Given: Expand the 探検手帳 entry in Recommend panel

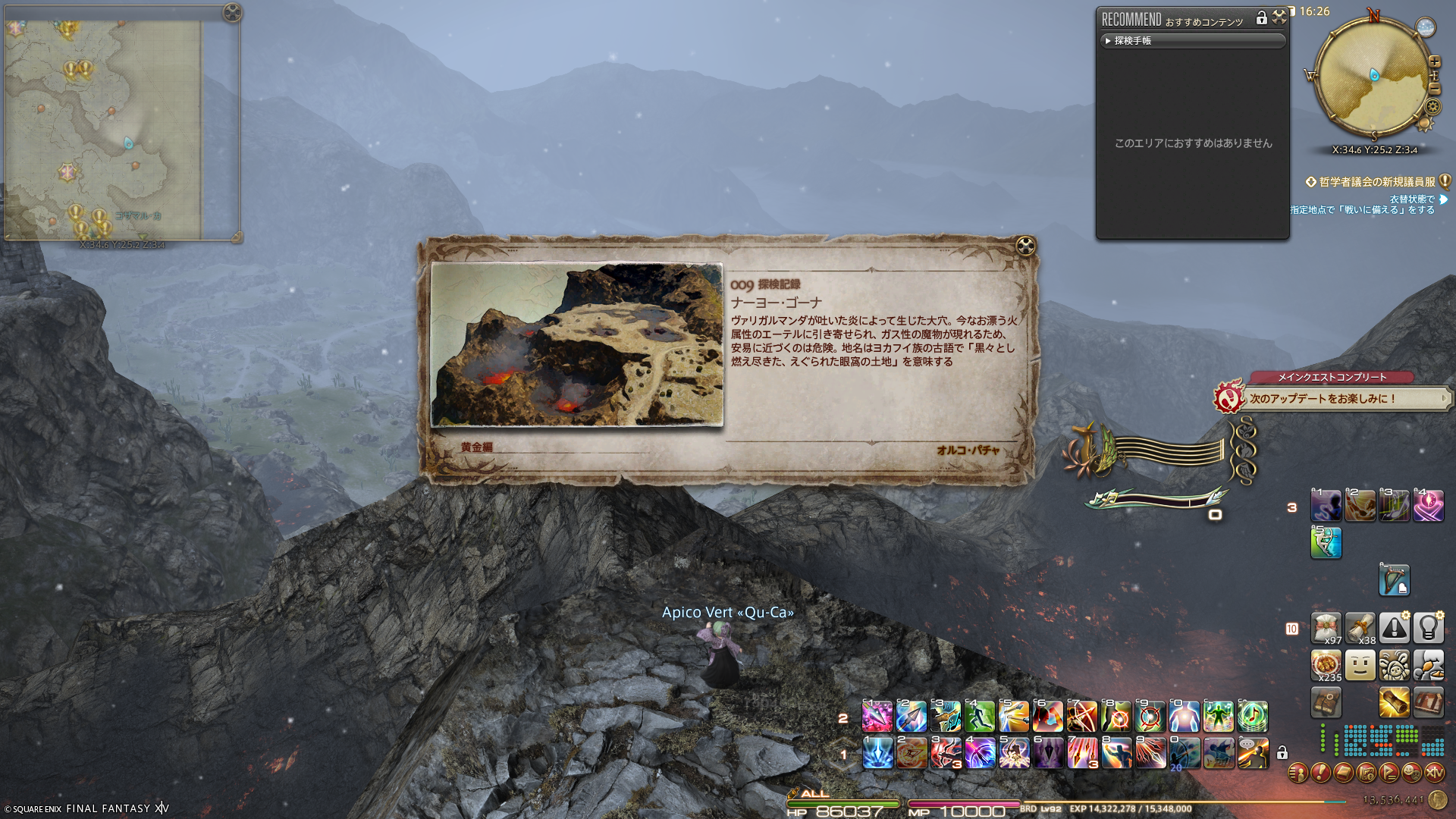Looking at the screenshot, I should coord(1192,41).
